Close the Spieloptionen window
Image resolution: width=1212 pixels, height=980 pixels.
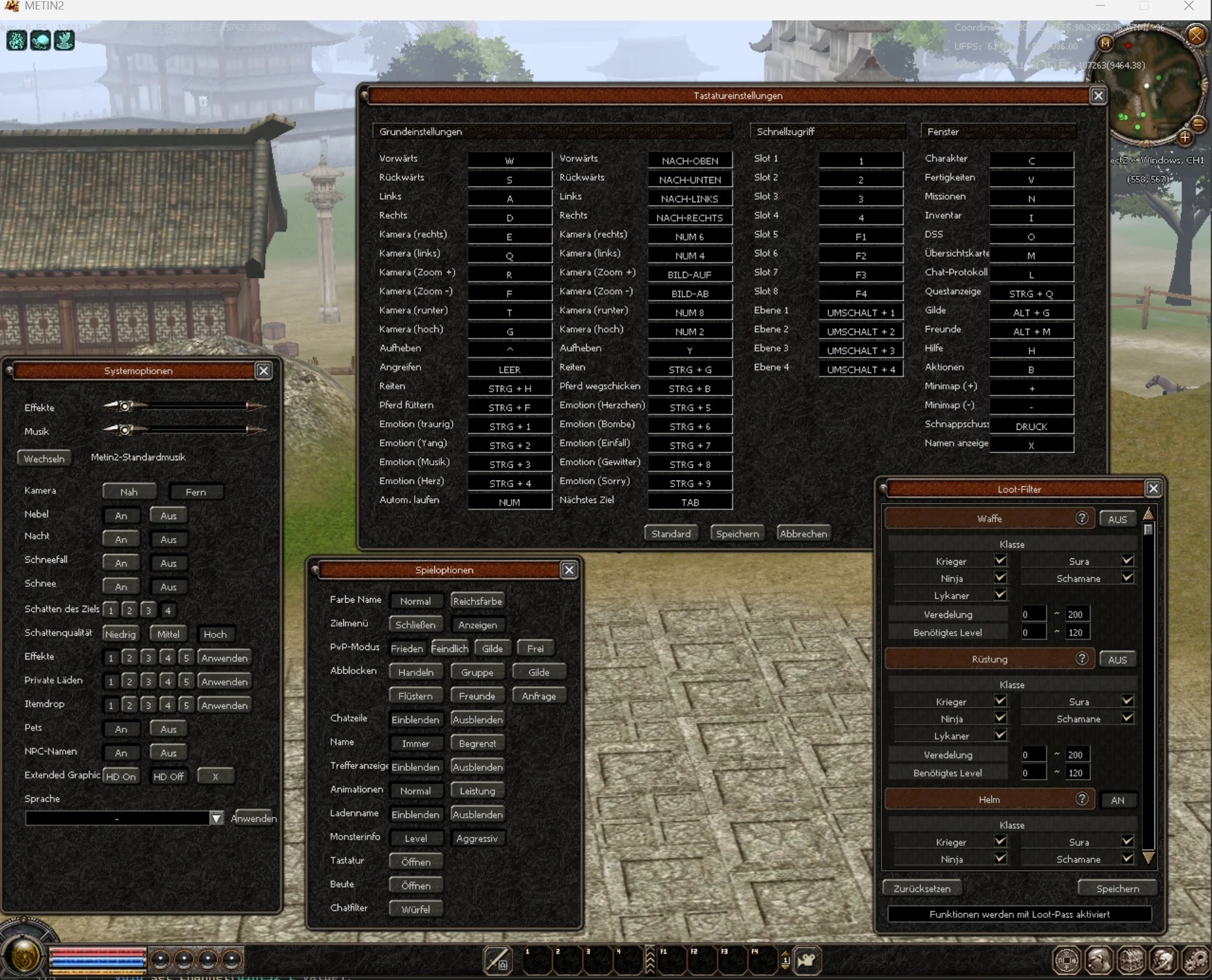569,570
